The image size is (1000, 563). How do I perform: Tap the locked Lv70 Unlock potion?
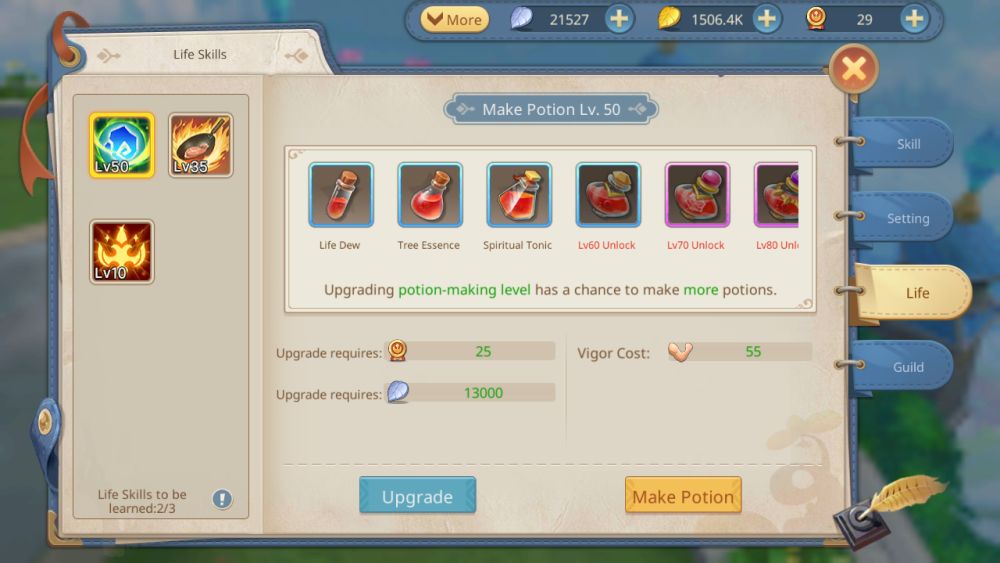coord(697,195)
